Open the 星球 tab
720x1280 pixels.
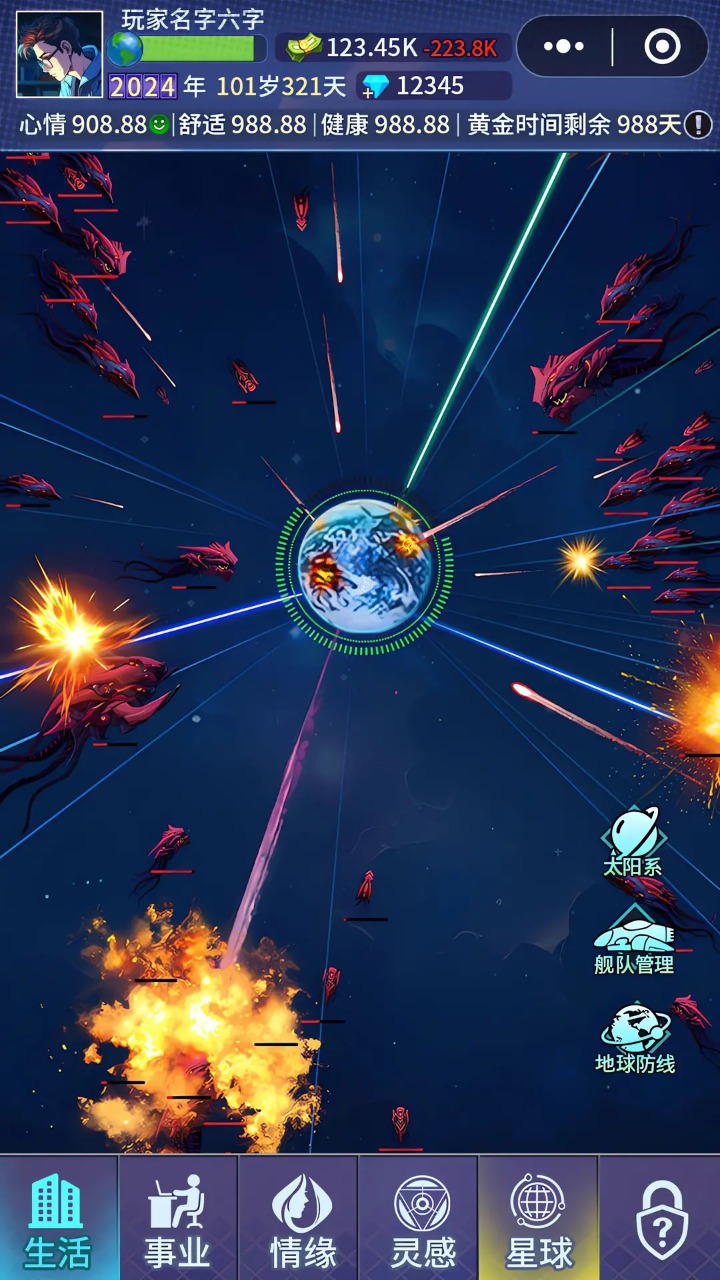(x=538, y=1218)
